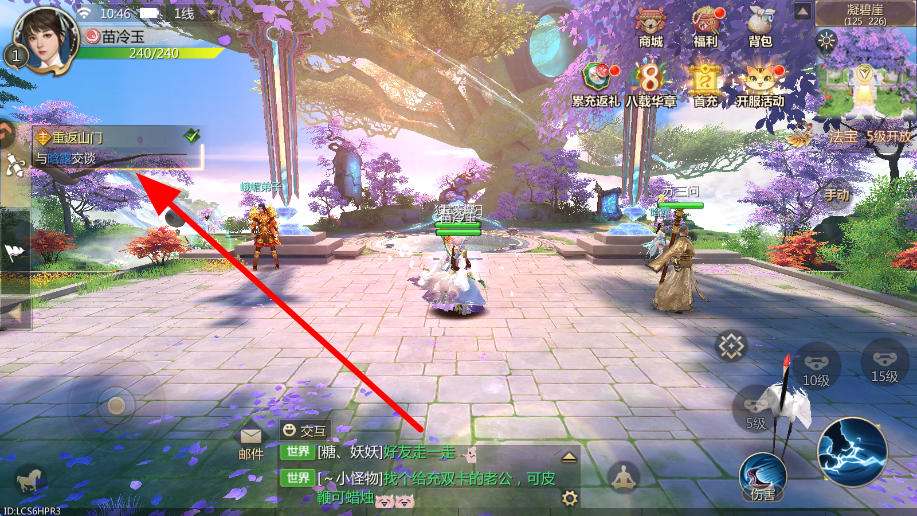The height and width of the screenshot is (516, 917).
Task: Open the player portrait of 苗冷玉
Action: point(47,38)
